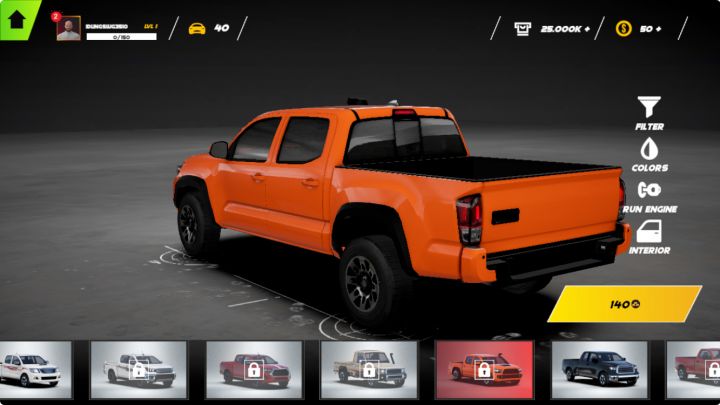Open the yellow car garage count icon

tap(197, 28)
